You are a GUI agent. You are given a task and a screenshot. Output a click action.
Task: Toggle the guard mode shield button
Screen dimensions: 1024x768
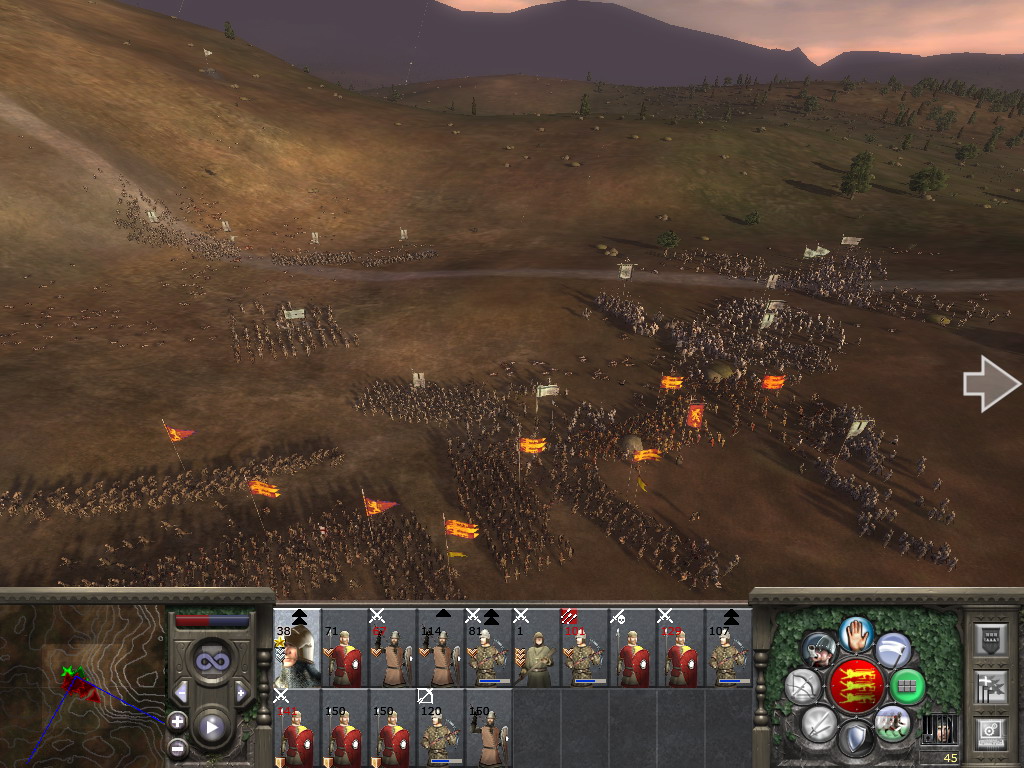(x=855, y=739)
